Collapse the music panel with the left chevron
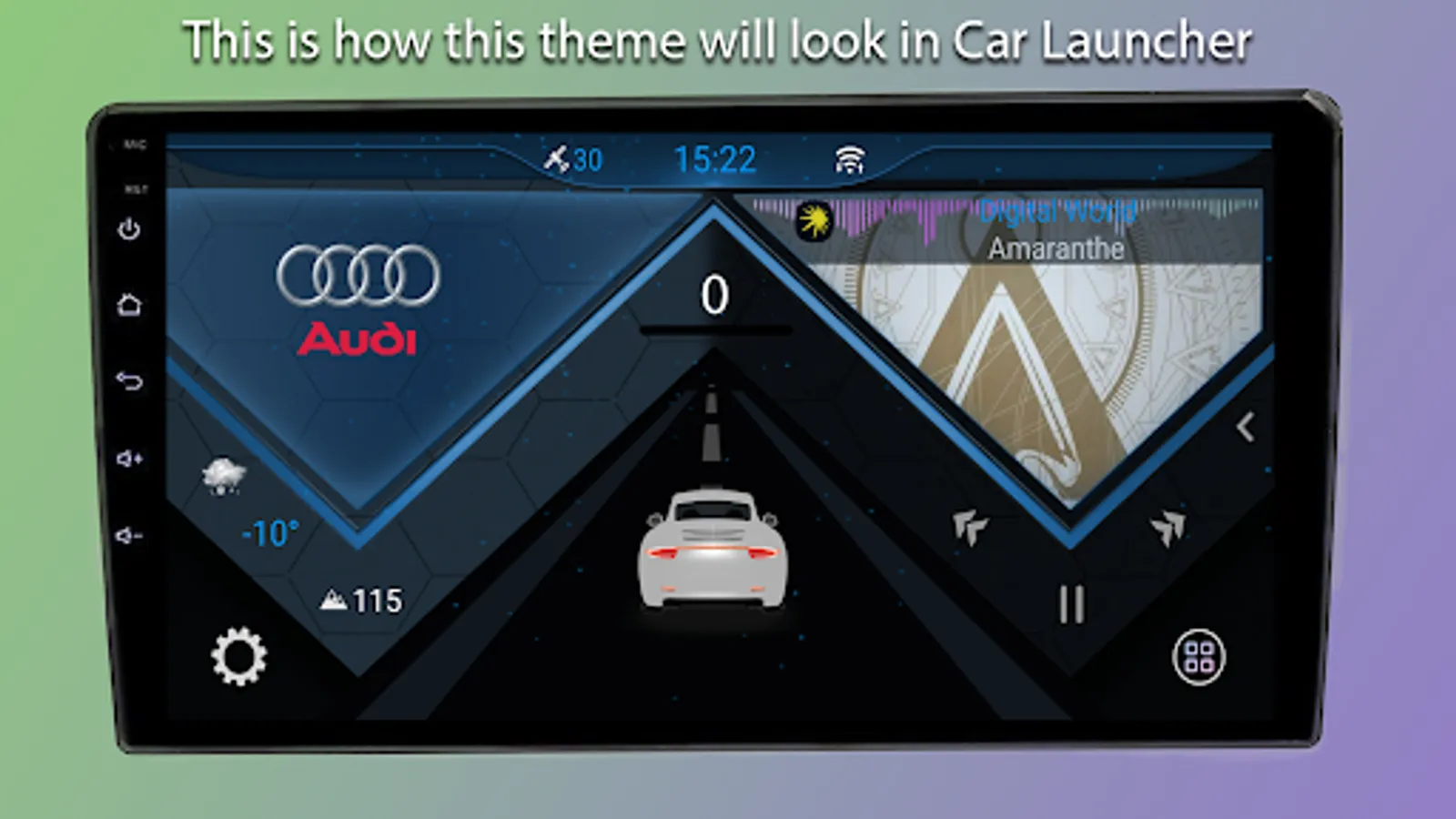 tap(1244, 424)
